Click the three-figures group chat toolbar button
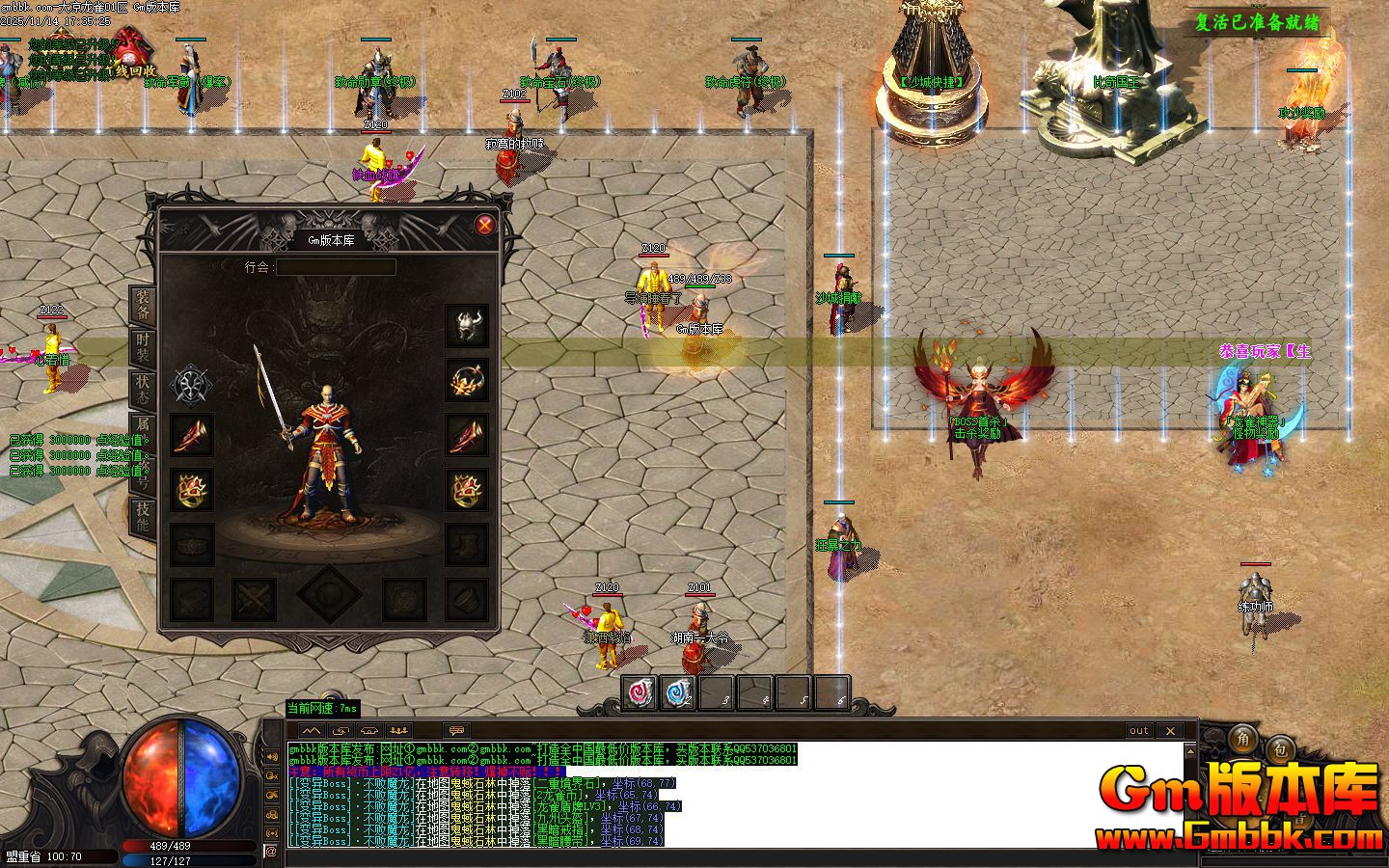This screenshot has width=1389, height=868. (x=398, y=730)
